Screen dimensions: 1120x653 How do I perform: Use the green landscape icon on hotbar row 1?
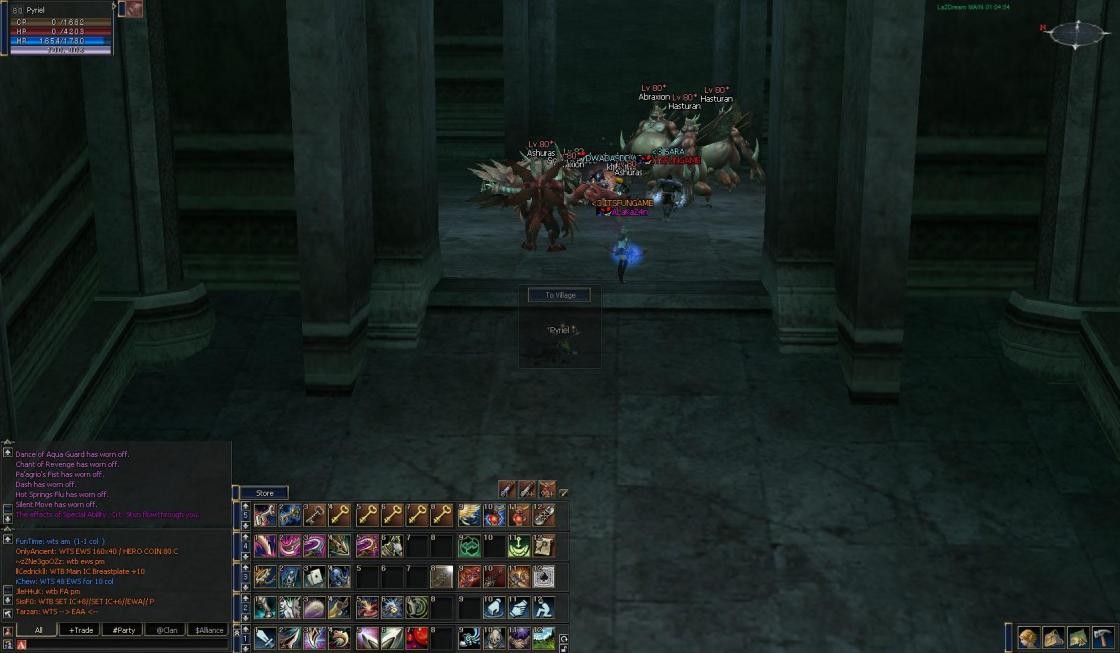point(544,638)
